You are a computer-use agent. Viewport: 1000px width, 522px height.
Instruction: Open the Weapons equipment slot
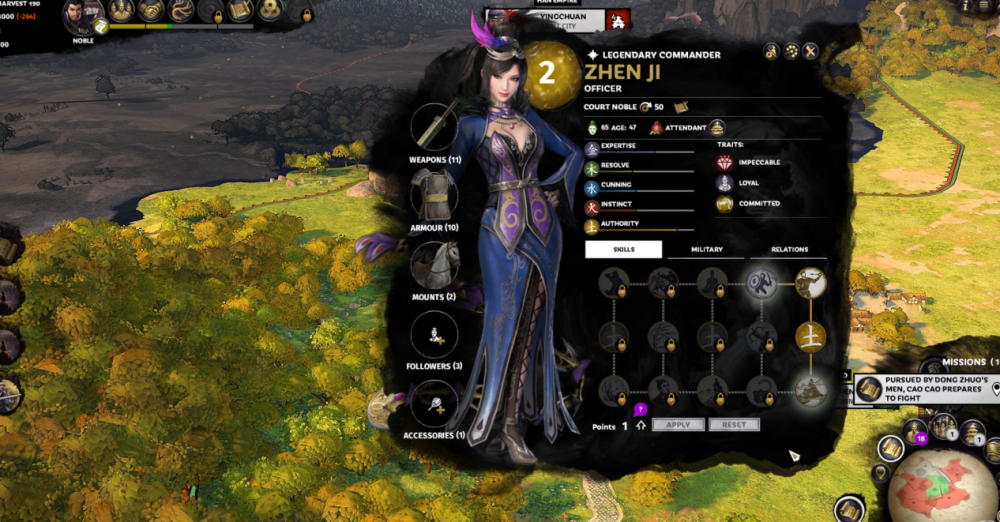pyautogui.click(x=434, y=126)
